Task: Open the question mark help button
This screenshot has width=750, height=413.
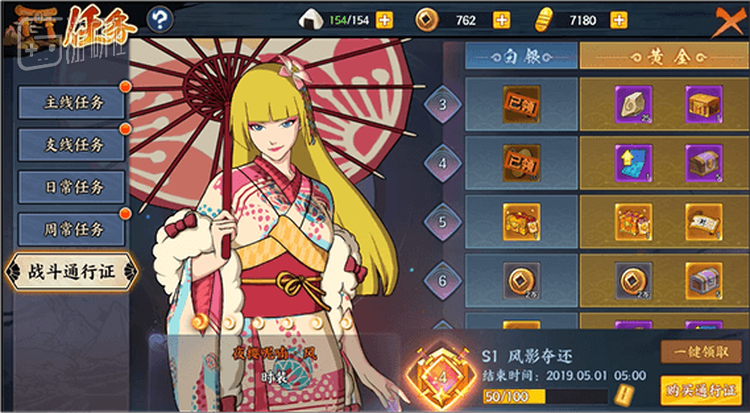Action: coord(159,19)
